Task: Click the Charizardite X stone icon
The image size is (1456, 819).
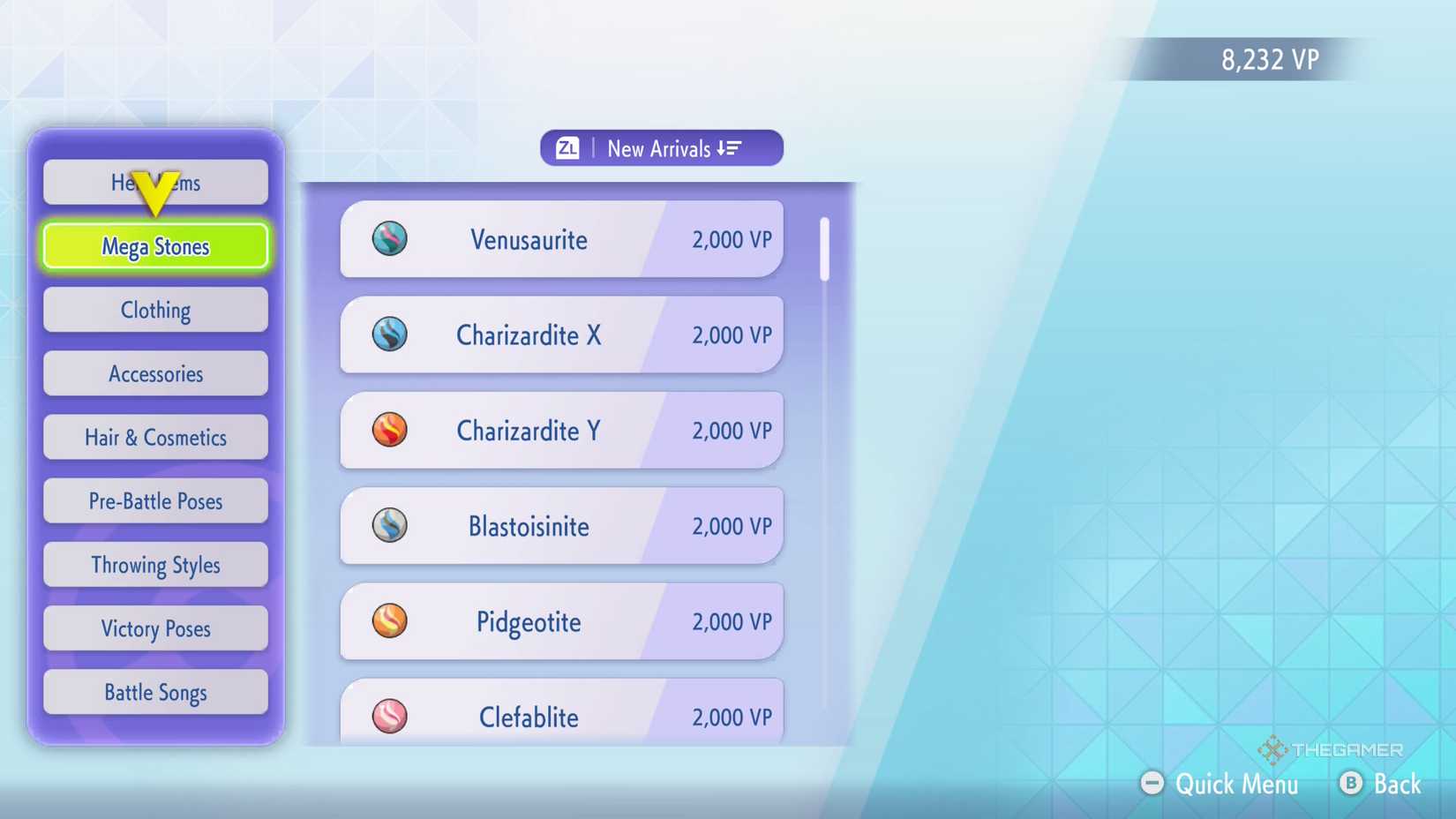Action: point(391,335)
